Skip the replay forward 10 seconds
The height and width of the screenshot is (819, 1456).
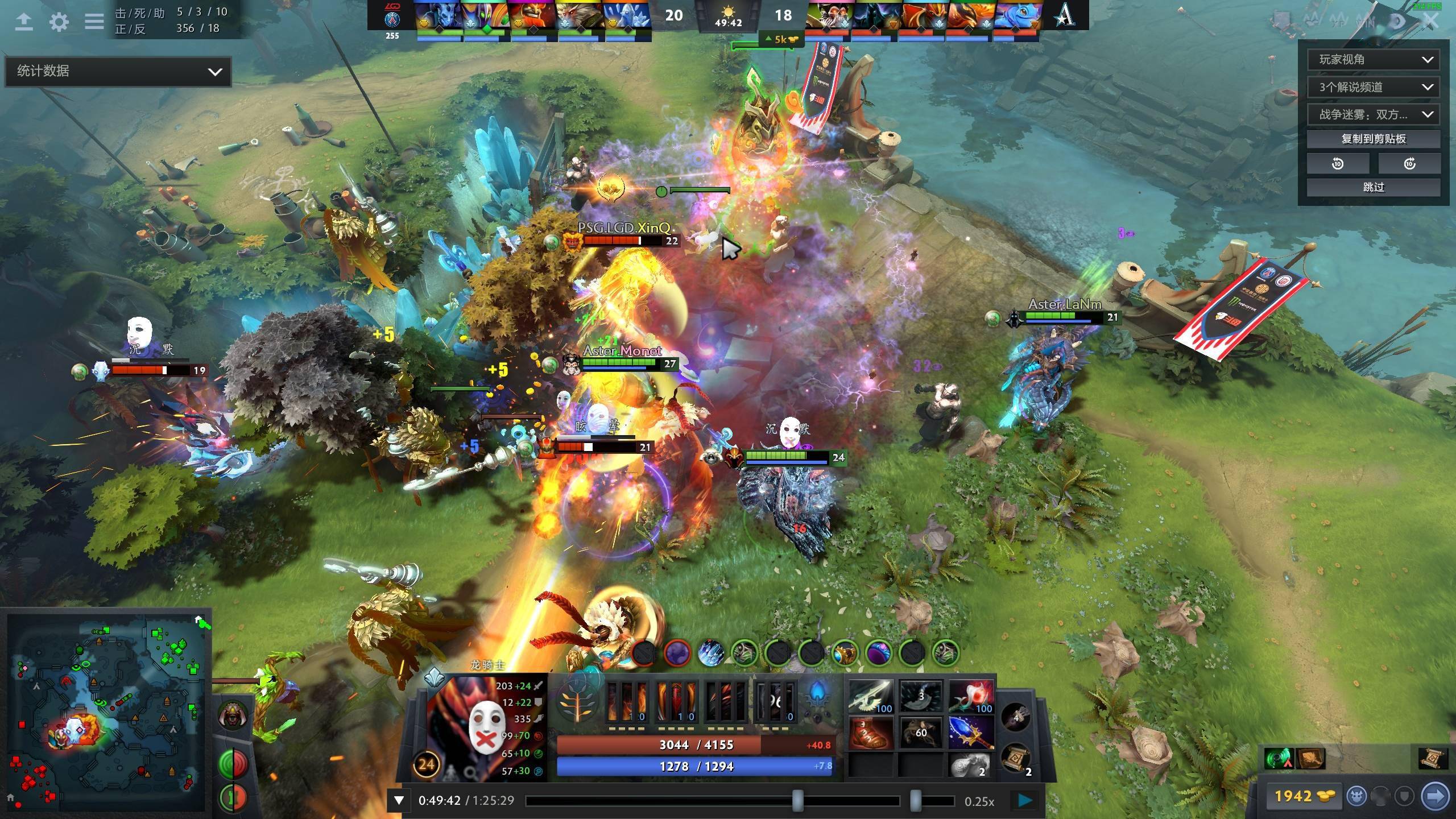pyautogui.click(x=1409, y=164)
